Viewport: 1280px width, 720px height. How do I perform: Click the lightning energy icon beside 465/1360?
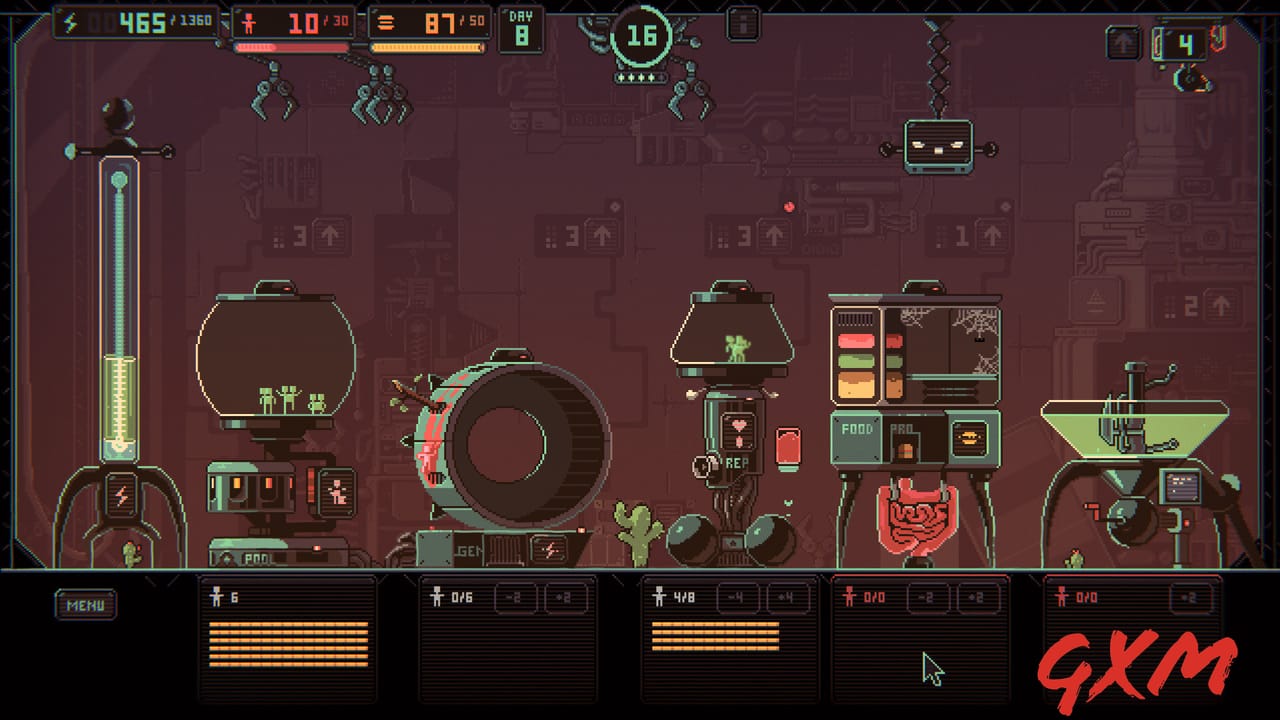pyautogui.click(x=70, y=22)
